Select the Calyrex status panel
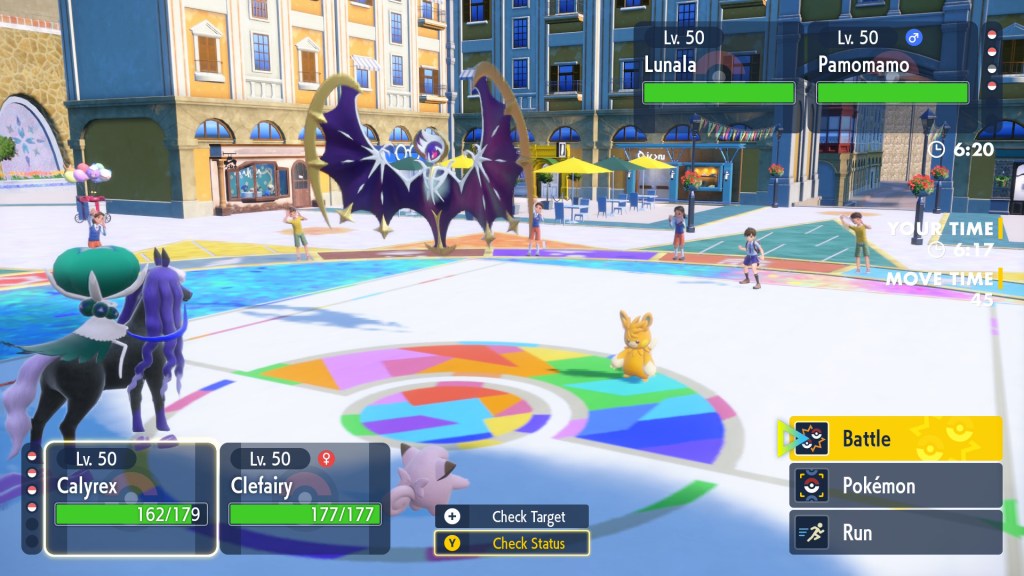This screenshot has width=1024, height=576. [131, 498]
